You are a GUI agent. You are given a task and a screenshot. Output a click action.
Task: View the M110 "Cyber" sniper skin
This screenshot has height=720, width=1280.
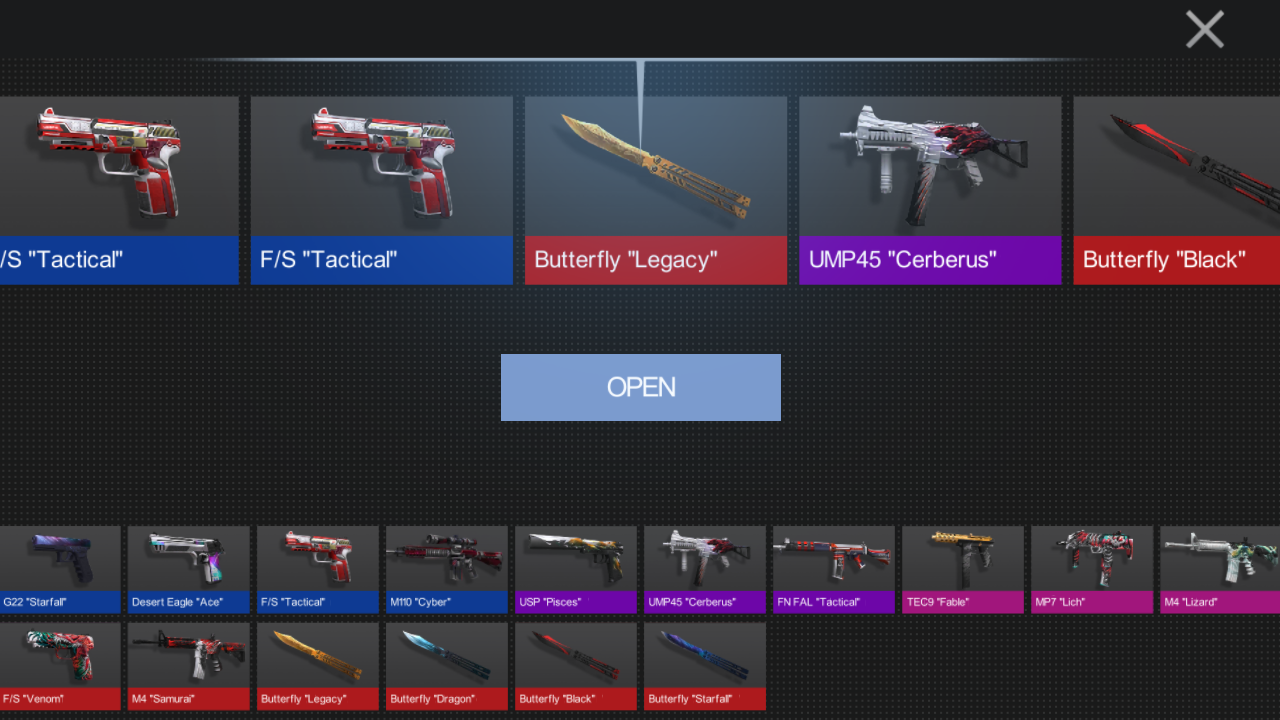coord(447,568)
